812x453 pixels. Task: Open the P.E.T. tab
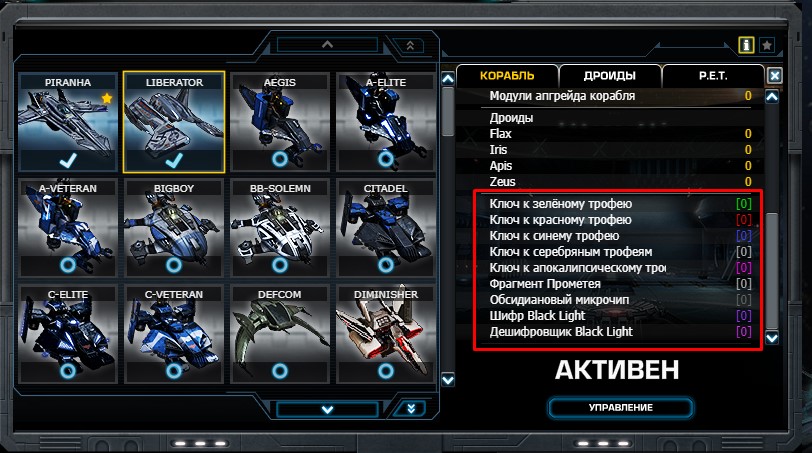pyautogui.click(x=713, y=76)
